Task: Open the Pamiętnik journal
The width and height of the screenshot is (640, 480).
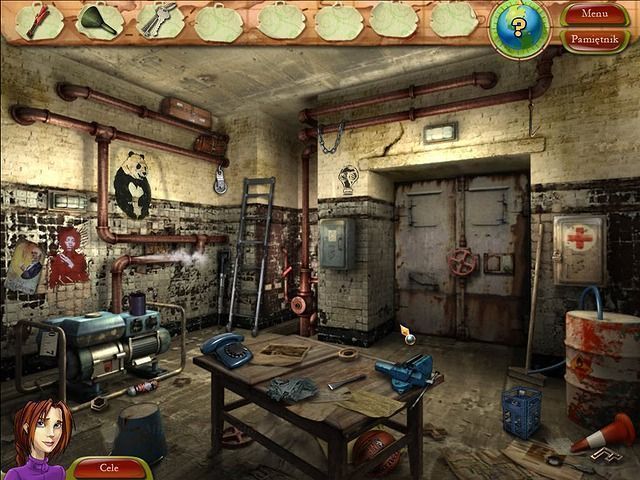Action: [x=594, y=40]
